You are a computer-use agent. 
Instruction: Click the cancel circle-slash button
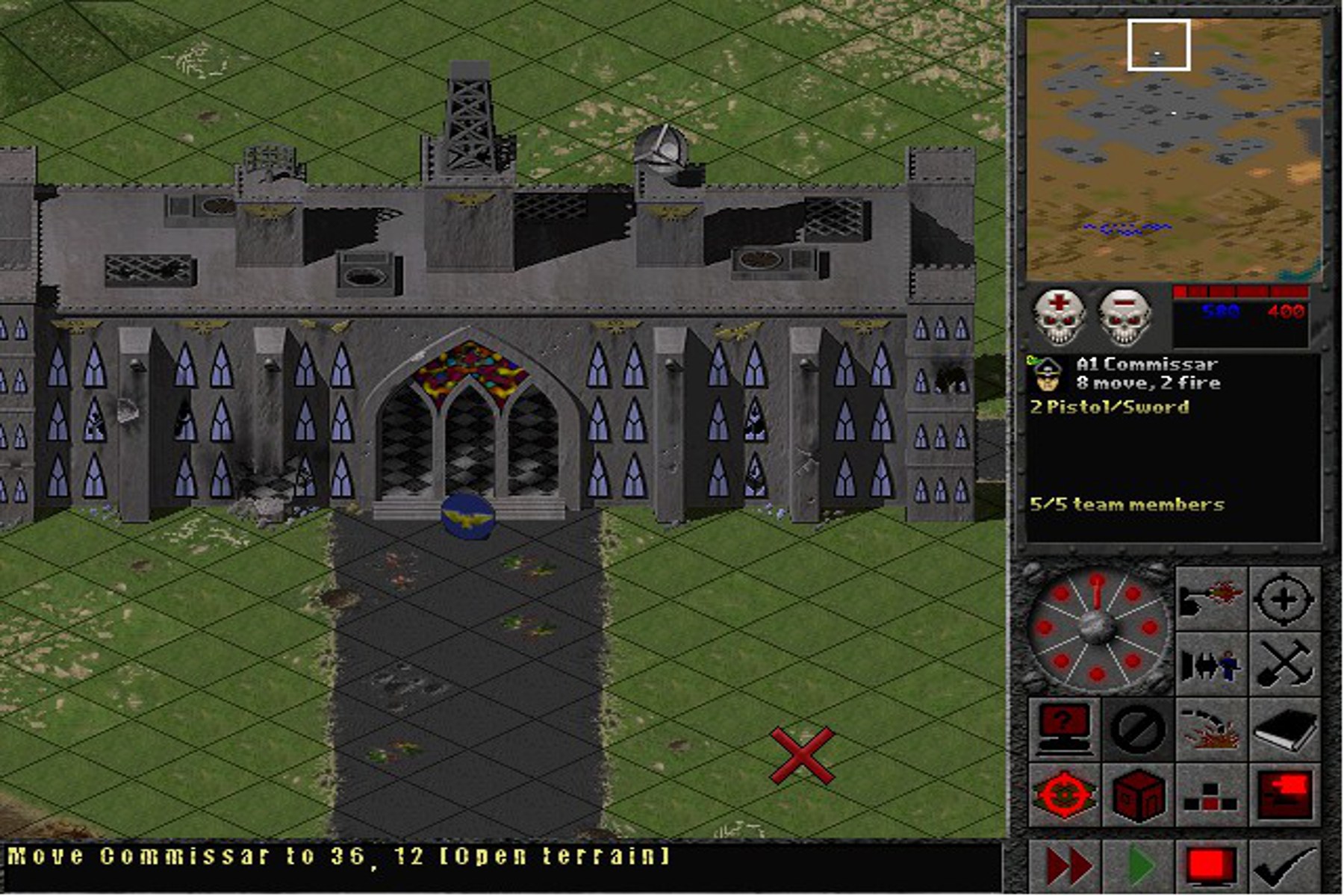tap(1137, 728)
